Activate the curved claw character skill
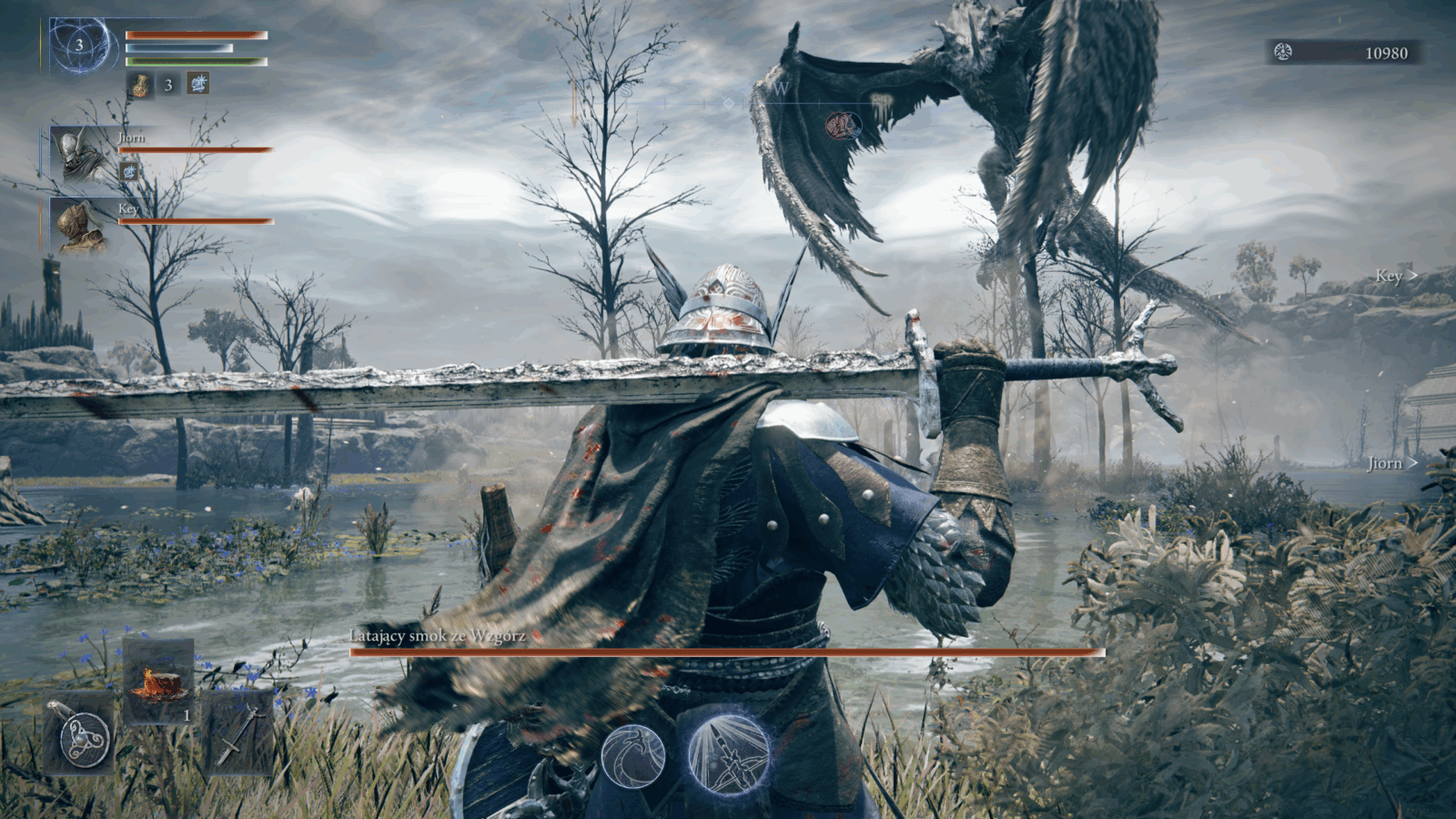Image resolution: width=1456 pixels, height=819 pixels. click(632, 754)
